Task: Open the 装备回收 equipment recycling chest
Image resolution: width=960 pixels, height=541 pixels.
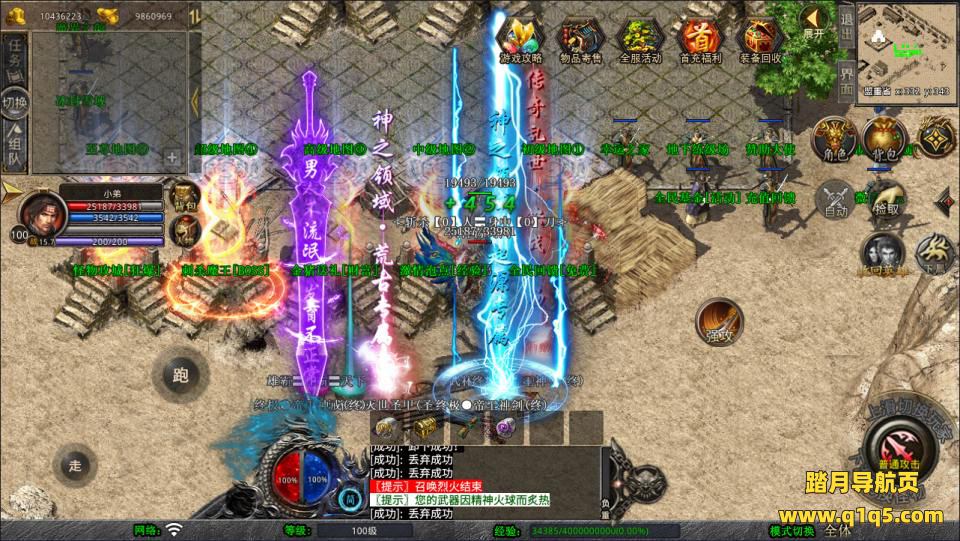Action: click(x=760, y=38)
